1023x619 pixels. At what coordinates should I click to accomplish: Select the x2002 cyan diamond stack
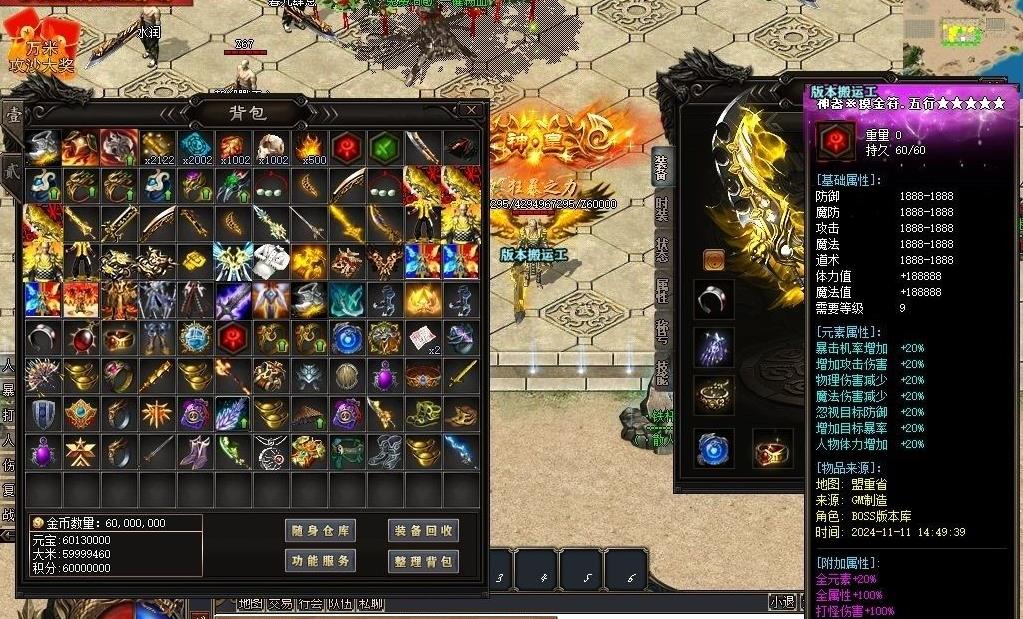[196, 148]
